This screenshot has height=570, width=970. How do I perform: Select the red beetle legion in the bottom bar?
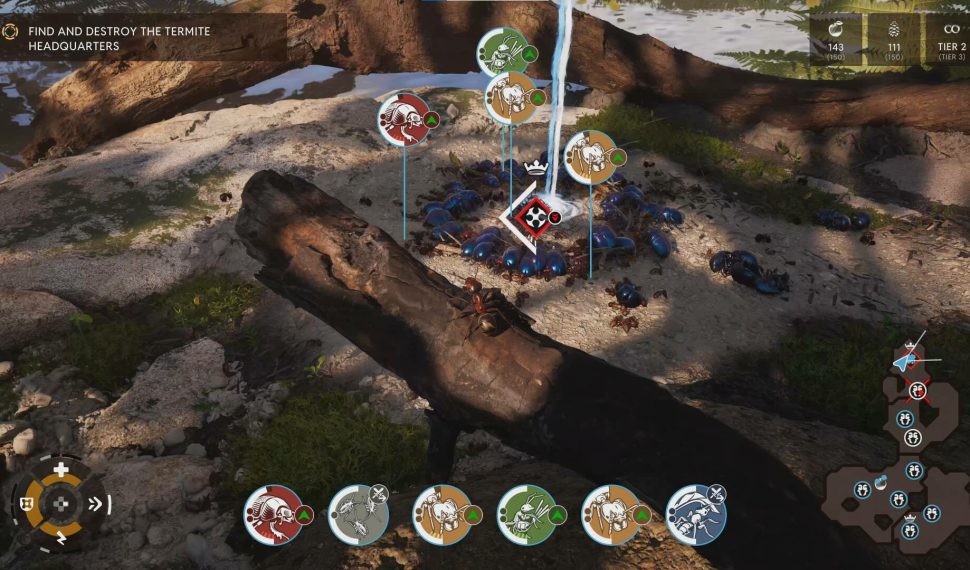(274, 515)
